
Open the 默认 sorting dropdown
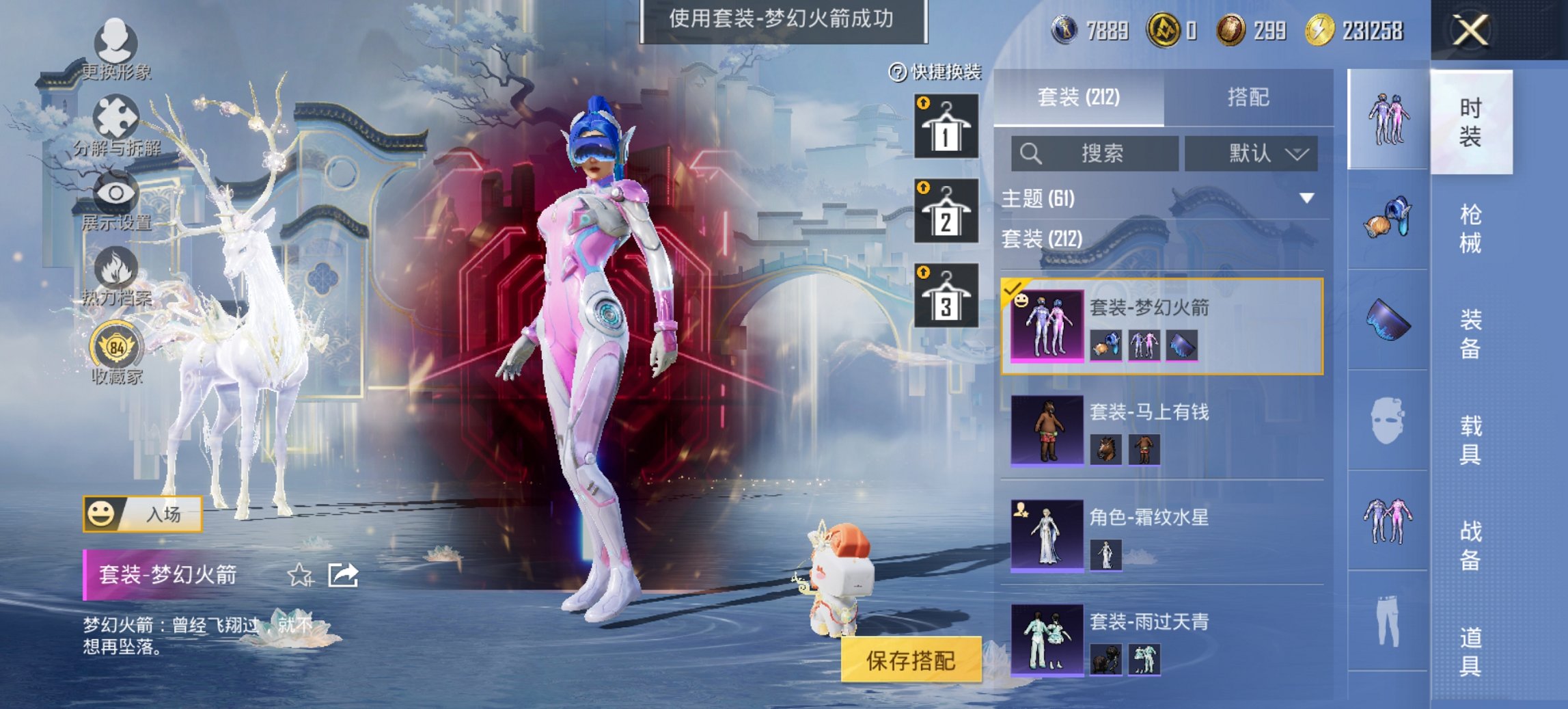point(1252,154)
